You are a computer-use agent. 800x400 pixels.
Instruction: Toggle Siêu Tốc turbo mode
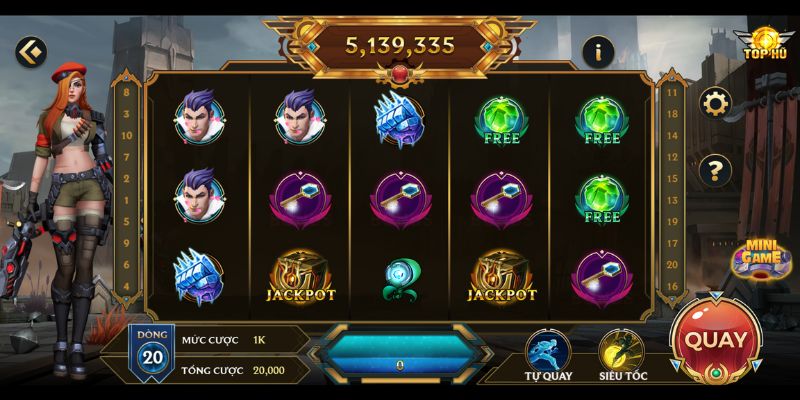(x=620, y=352)
